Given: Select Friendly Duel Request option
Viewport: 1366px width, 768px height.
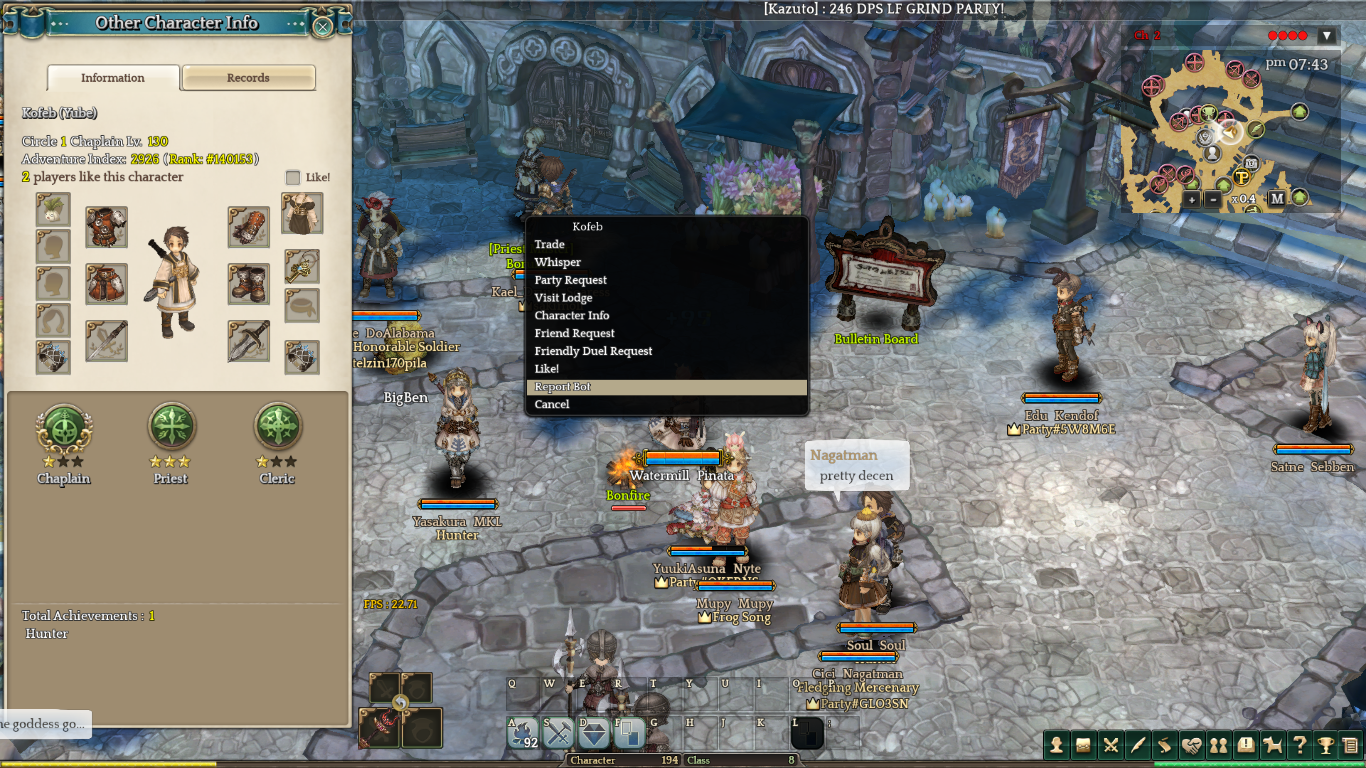Looking at the screenshot, I should coord(593,352).
